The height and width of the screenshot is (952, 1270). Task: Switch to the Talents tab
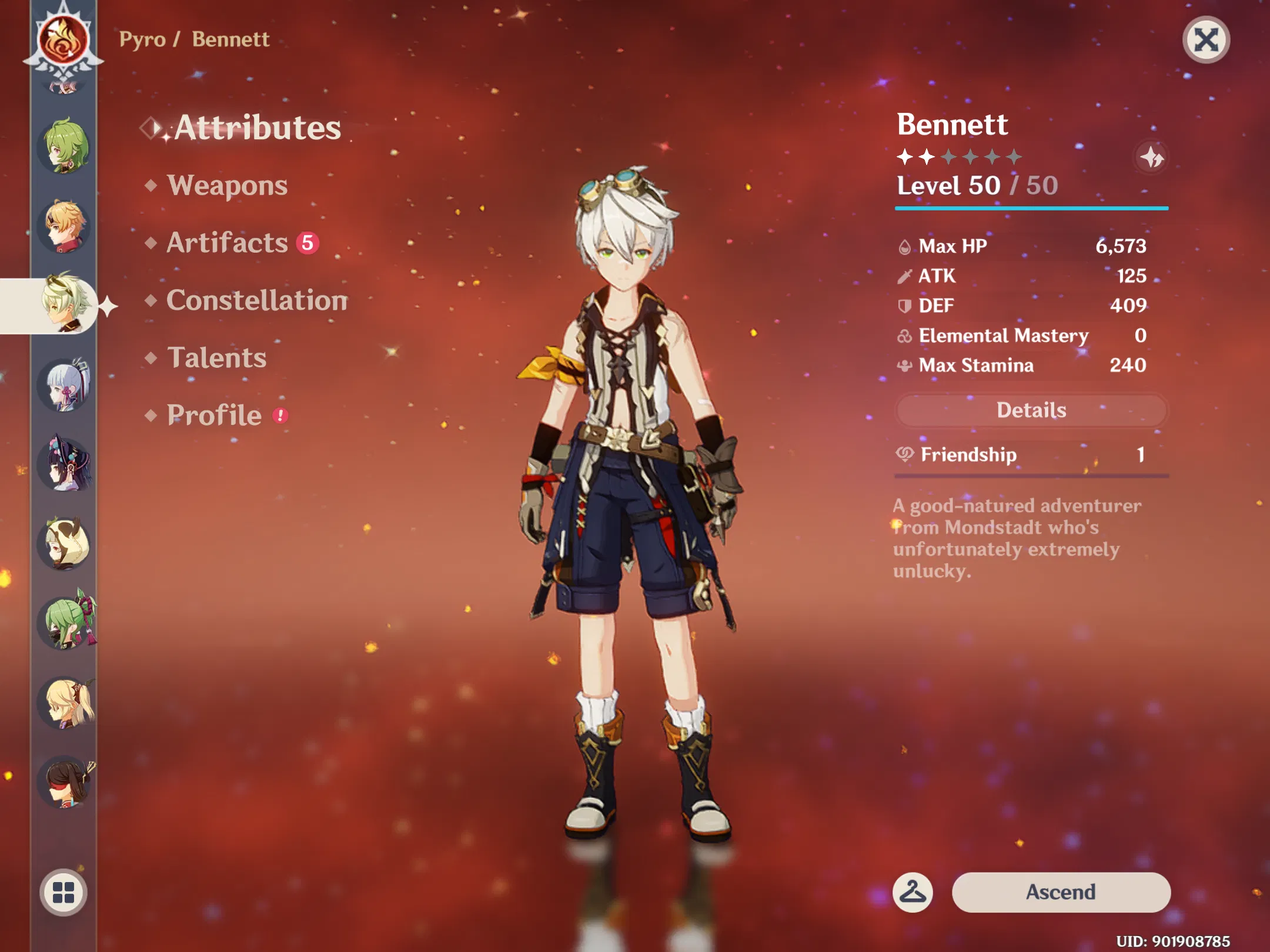tap(216, 357)
